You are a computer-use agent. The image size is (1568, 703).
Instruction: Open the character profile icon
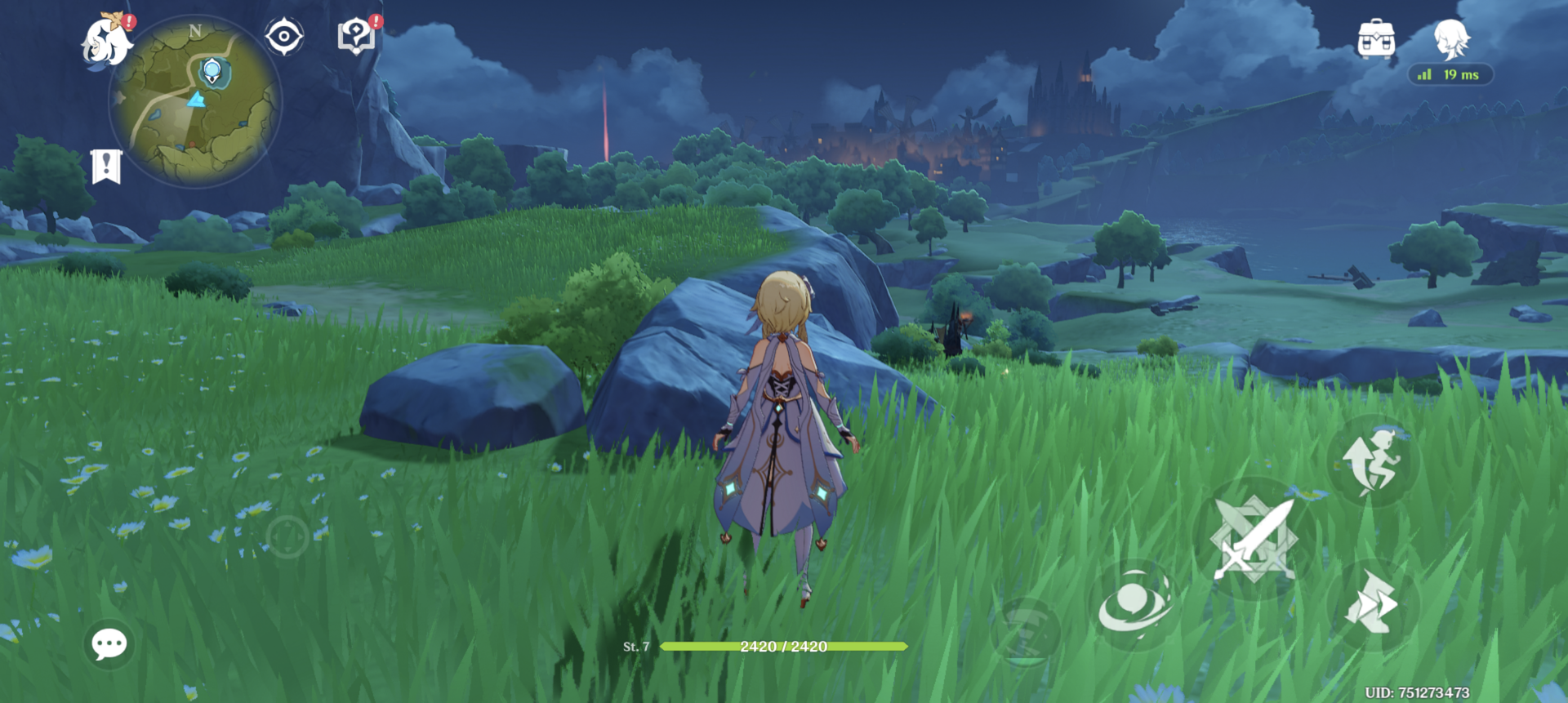pyautogui.click(x=1451, y=39)
